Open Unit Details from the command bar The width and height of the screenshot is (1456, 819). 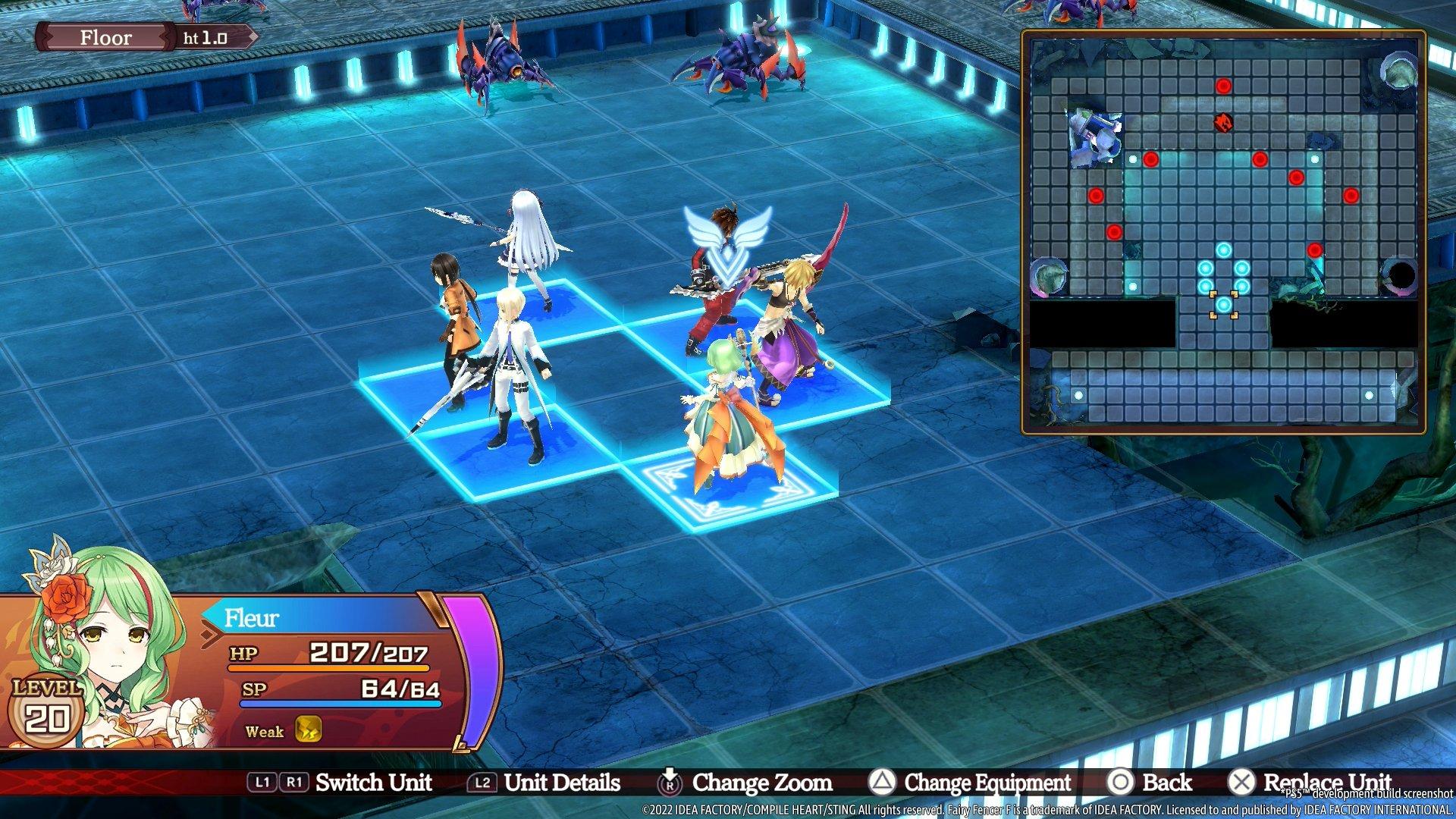click(x=563, y=782)
